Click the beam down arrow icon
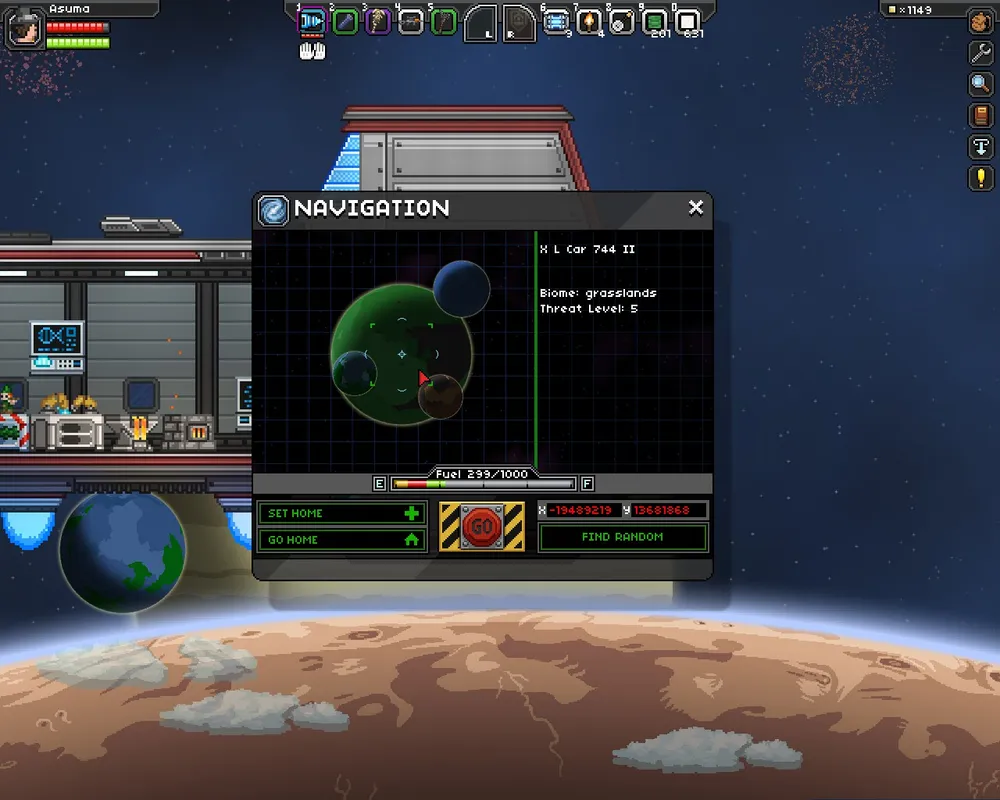1000x800 pixels. click(x=980, y=148)
